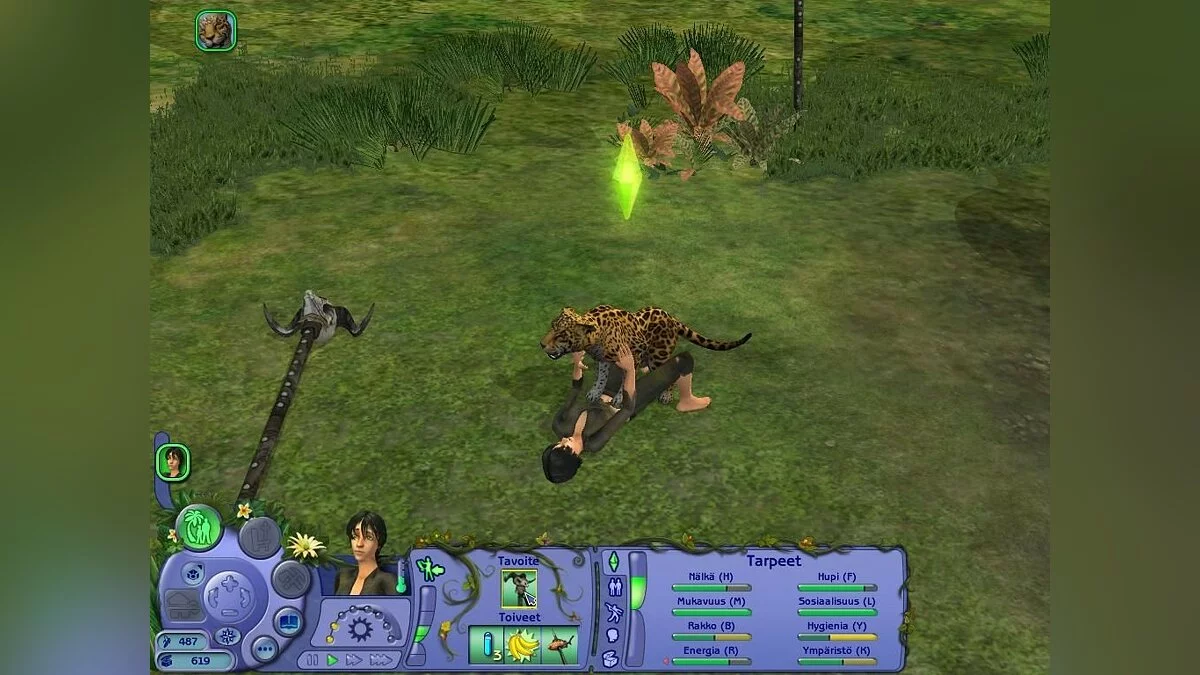Screen dimensions: 1200x675
Task: Open the head silhouette personality tab
Action: 612,634
